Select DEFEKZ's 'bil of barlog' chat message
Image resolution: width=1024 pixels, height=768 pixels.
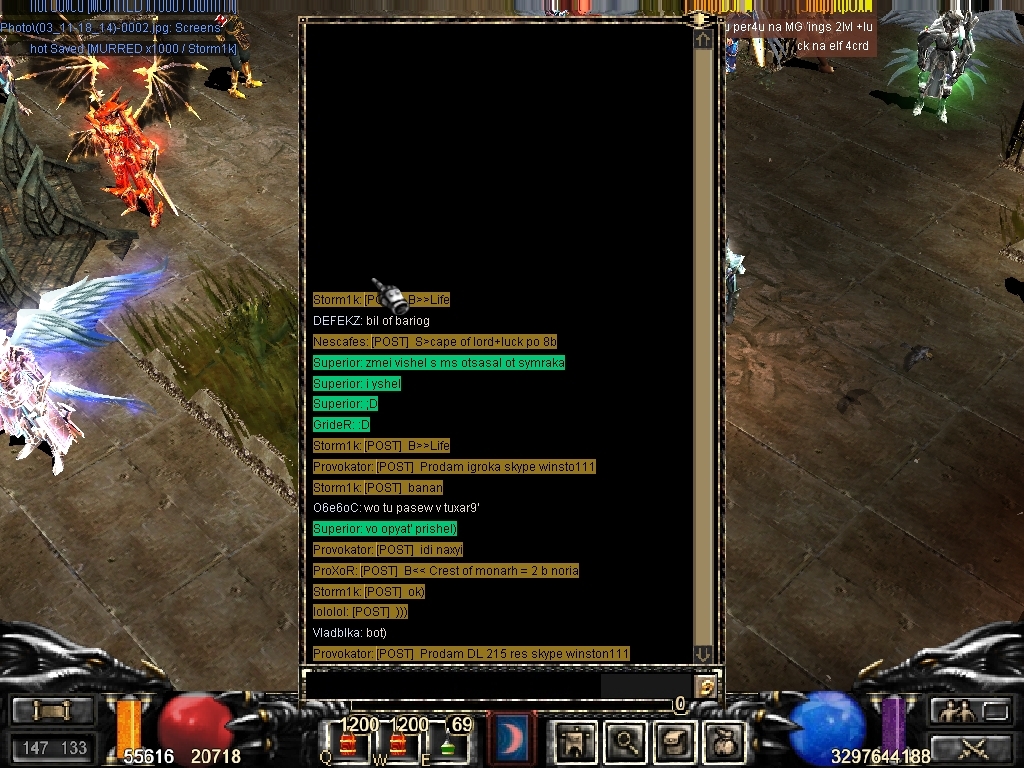click(371, 321)
